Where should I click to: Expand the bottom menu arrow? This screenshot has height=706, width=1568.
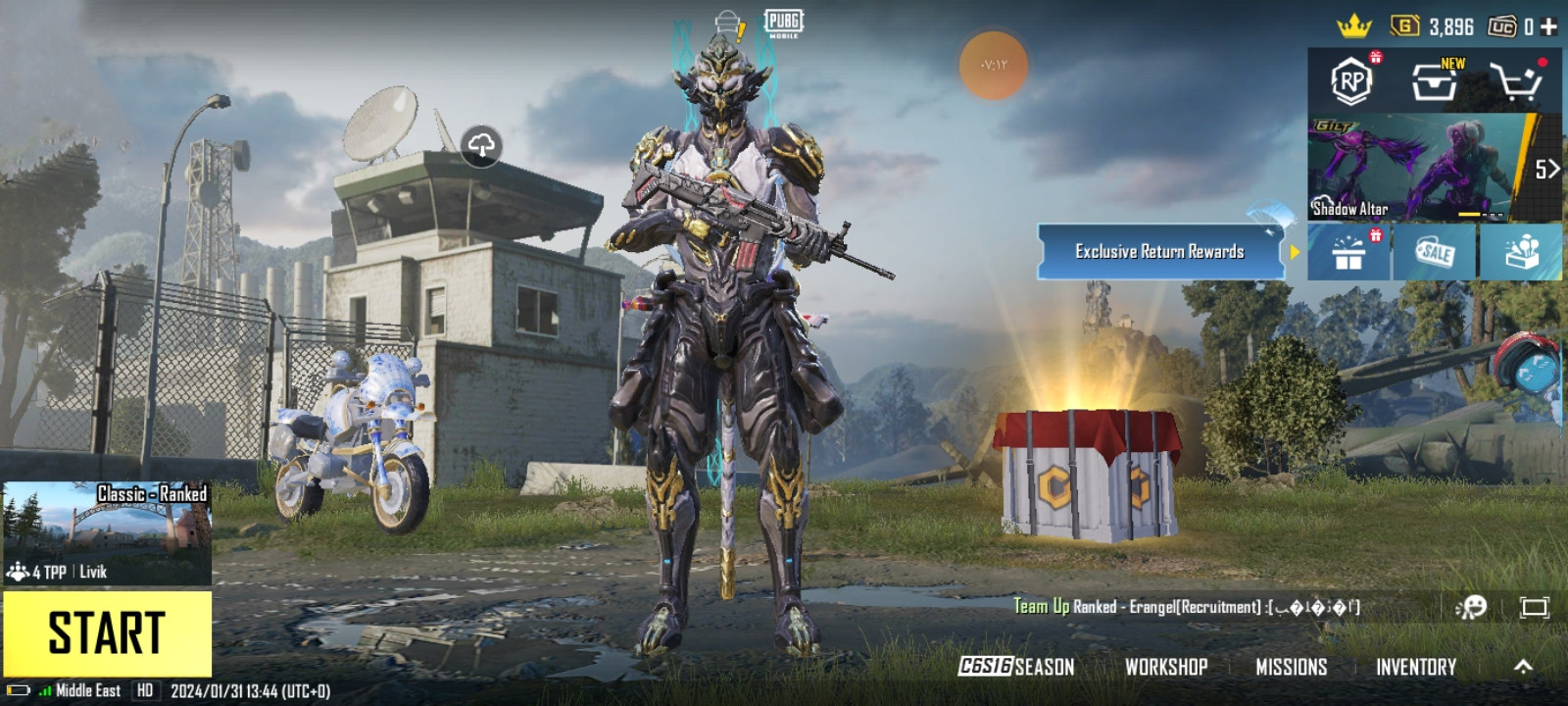pos(1523,667)
